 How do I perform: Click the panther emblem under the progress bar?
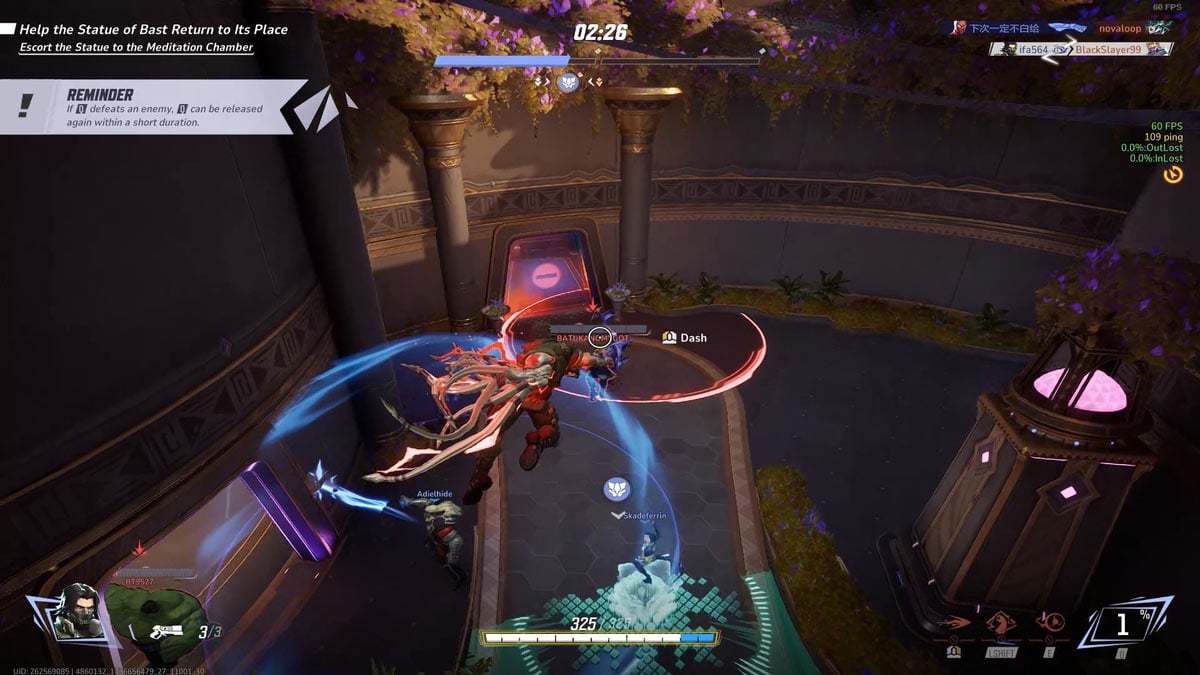click(x=568, y=82)
